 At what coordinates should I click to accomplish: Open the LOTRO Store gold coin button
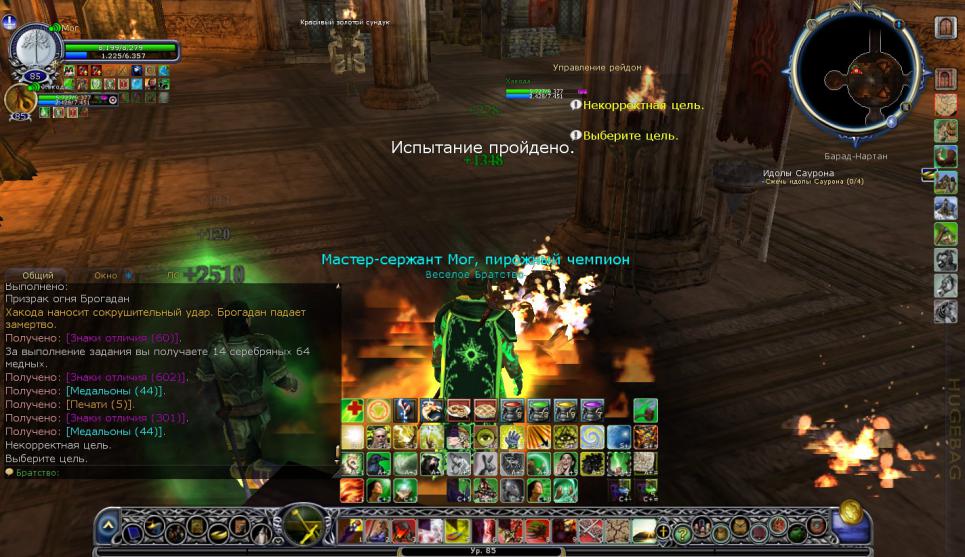pyautogui.click(x=853, y=511)
